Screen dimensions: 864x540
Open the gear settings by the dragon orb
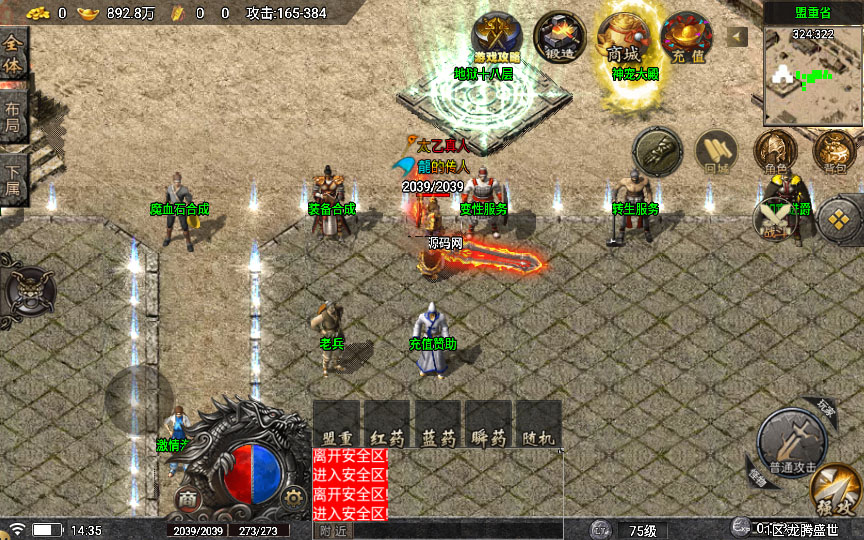point(292,495)
